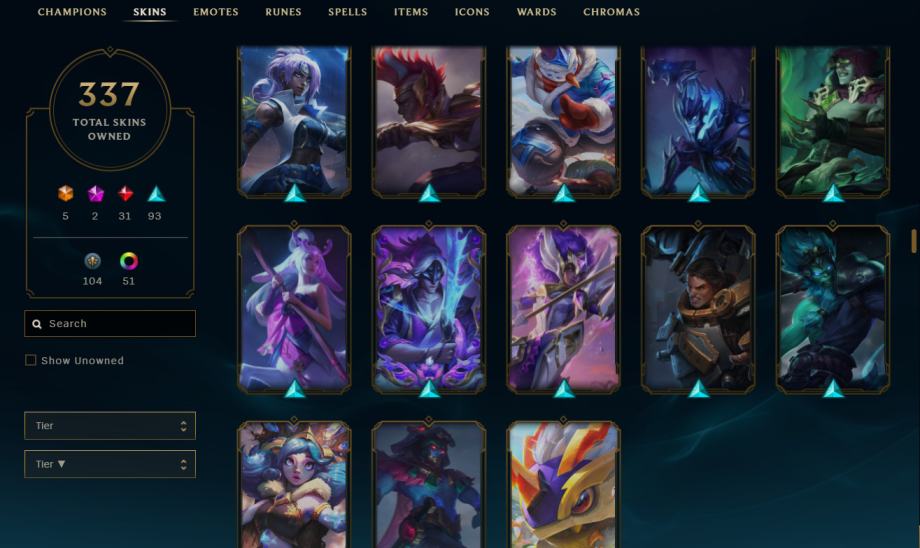
Task: Show the Items tab
Action: coord(411,12)
